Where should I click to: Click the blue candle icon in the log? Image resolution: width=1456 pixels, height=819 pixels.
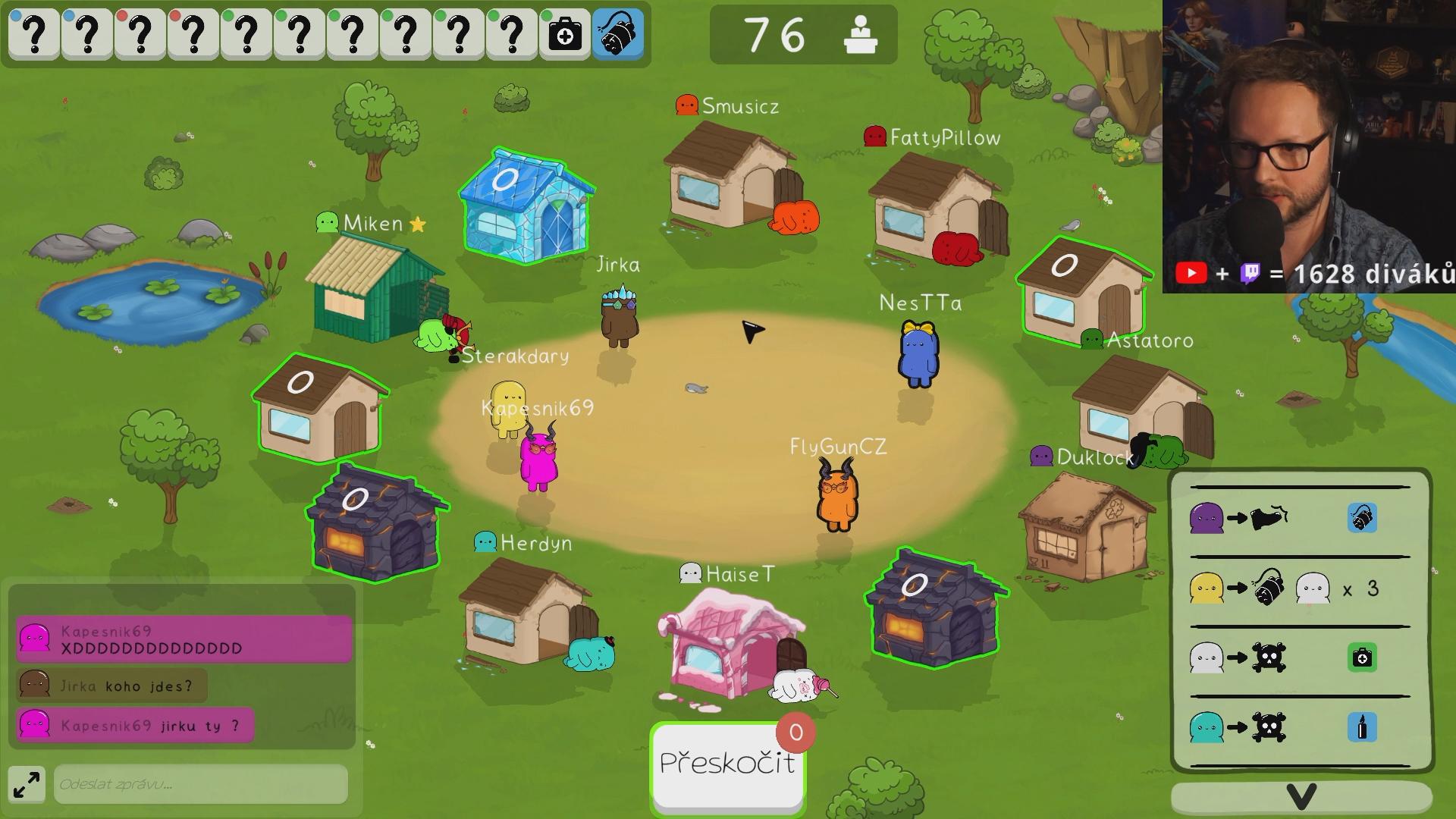tap(1362, 728)
